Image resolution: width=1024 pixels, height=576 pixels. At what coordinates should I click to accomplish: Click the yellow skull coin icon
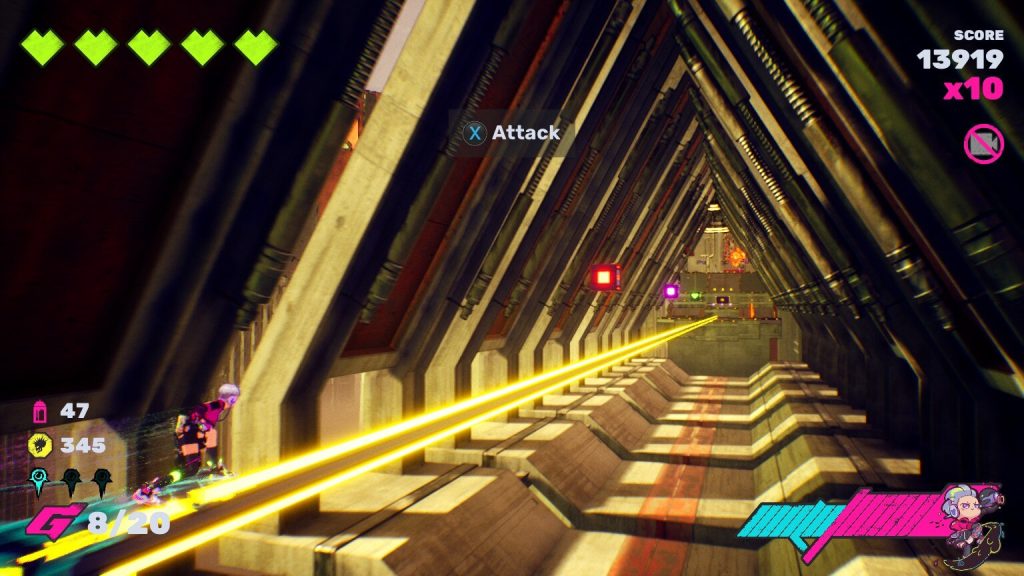pyautogui.click(x=41, y=445)
